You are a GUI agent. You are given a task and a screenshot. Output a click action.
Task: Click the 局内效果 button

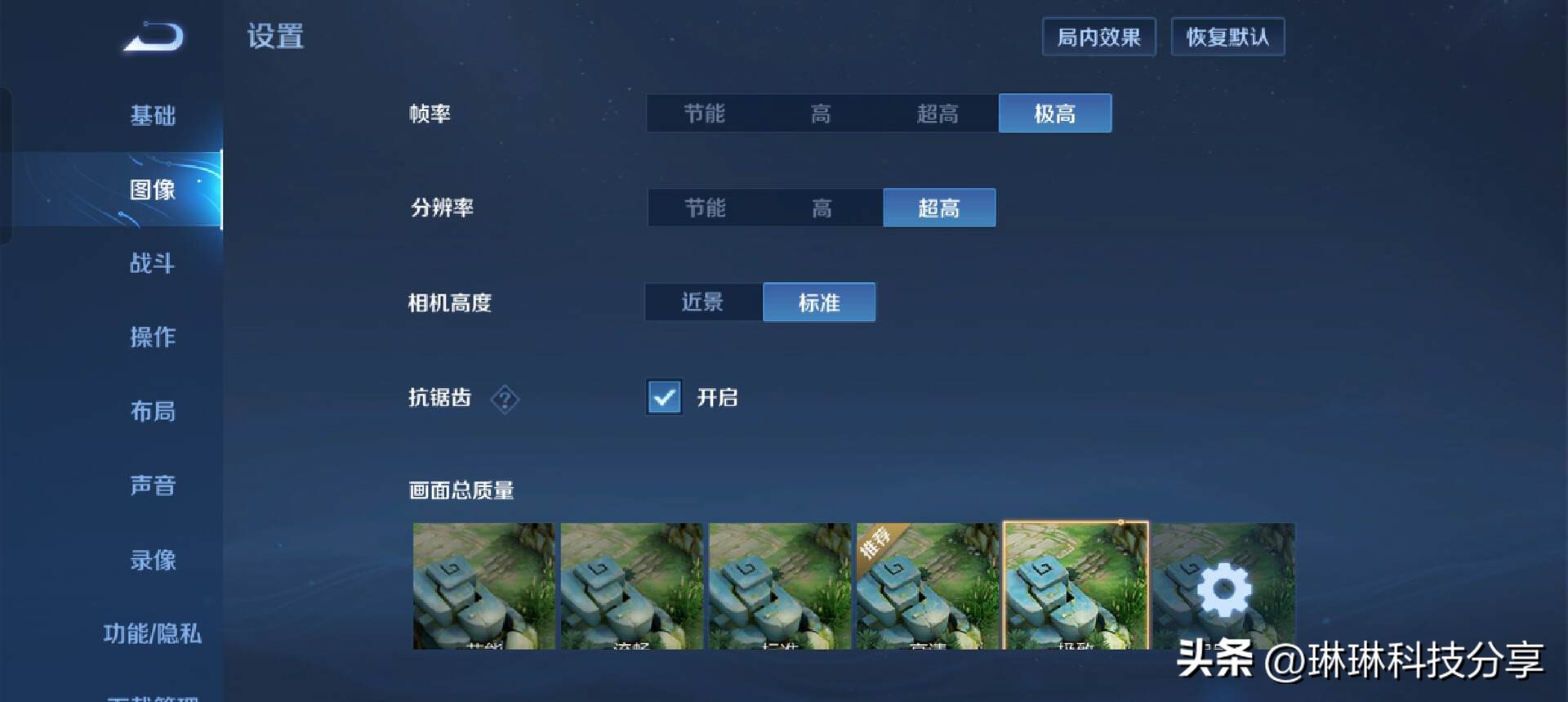(x=1098, y=37)
